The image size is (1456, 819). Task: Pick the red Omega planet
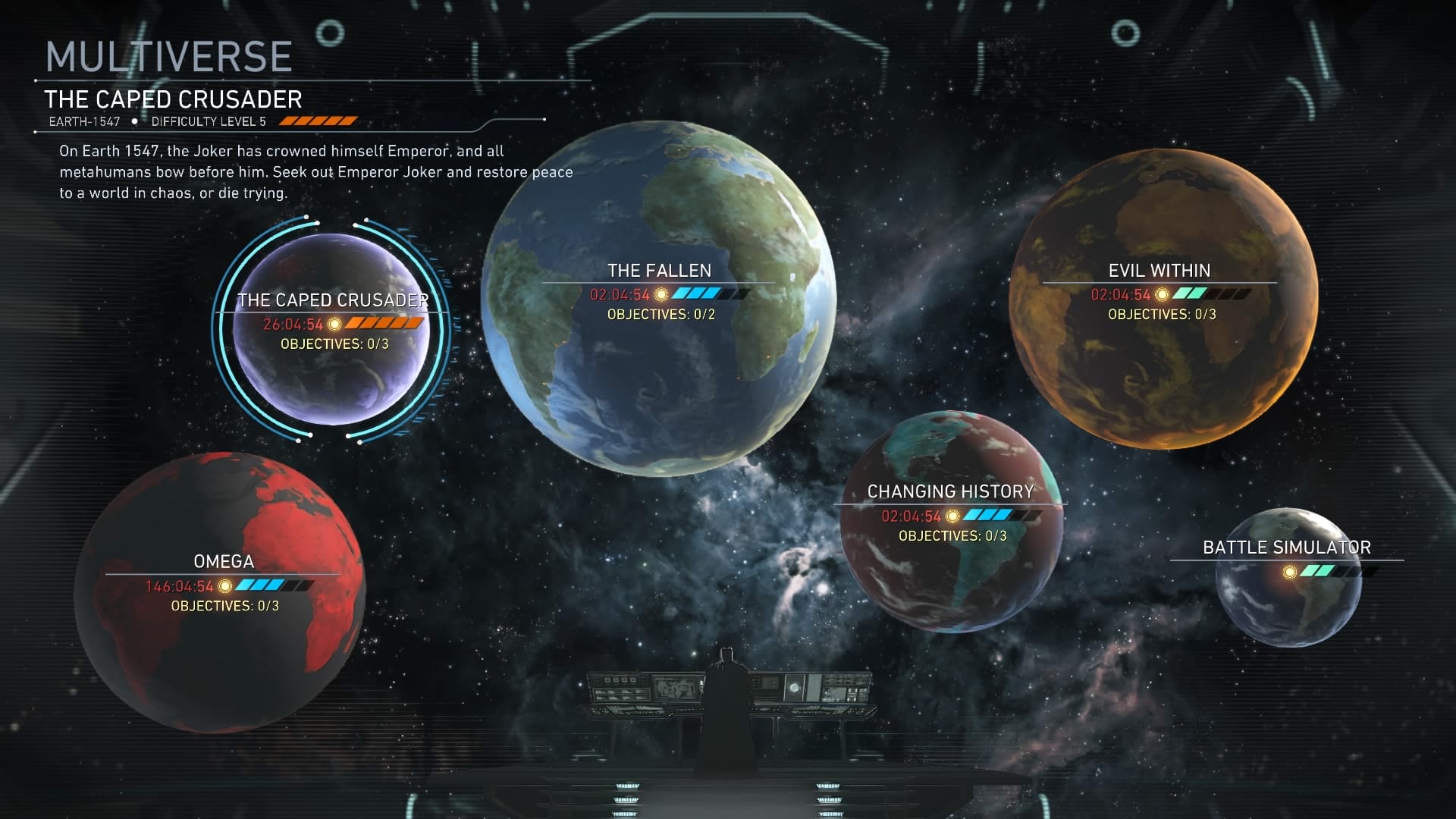[x=220, y=592]
